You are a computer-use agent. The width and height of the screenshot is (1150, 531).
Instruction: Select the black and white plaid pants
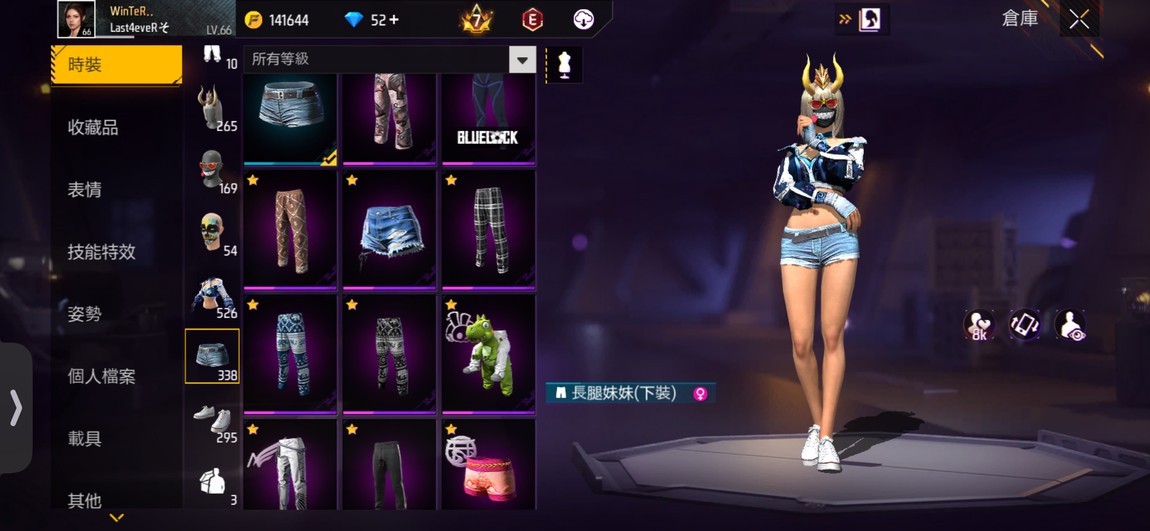pos(487,229)
